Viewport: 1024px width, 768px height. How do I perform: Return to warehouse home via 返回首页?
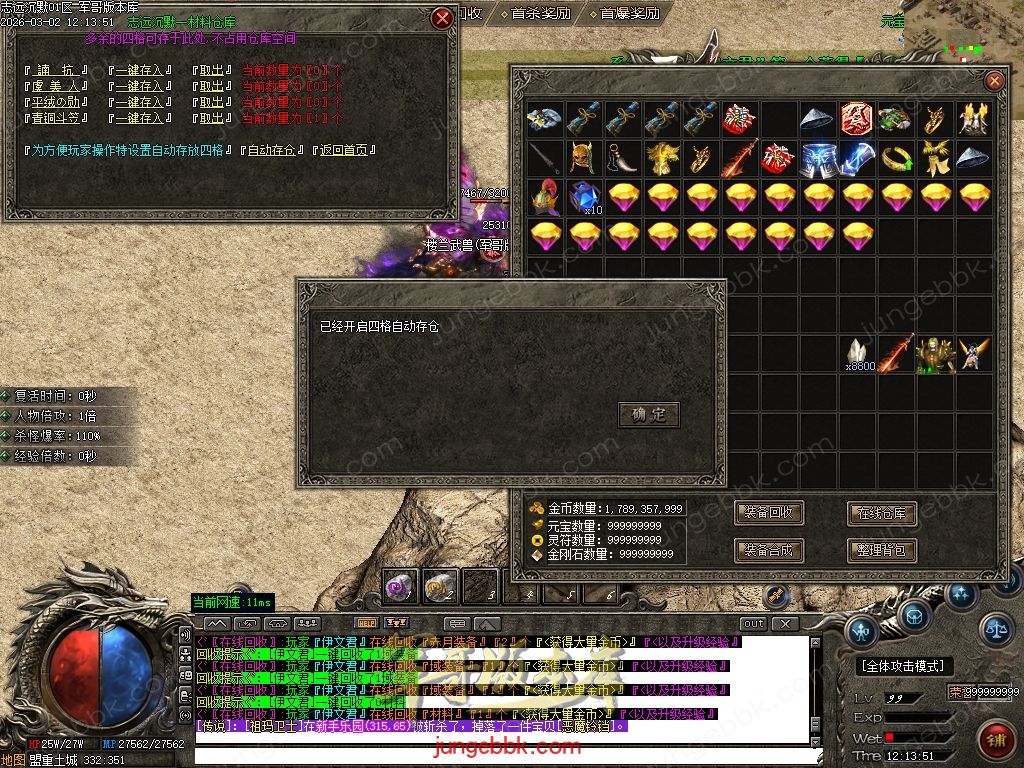click(x=345, y=150)
